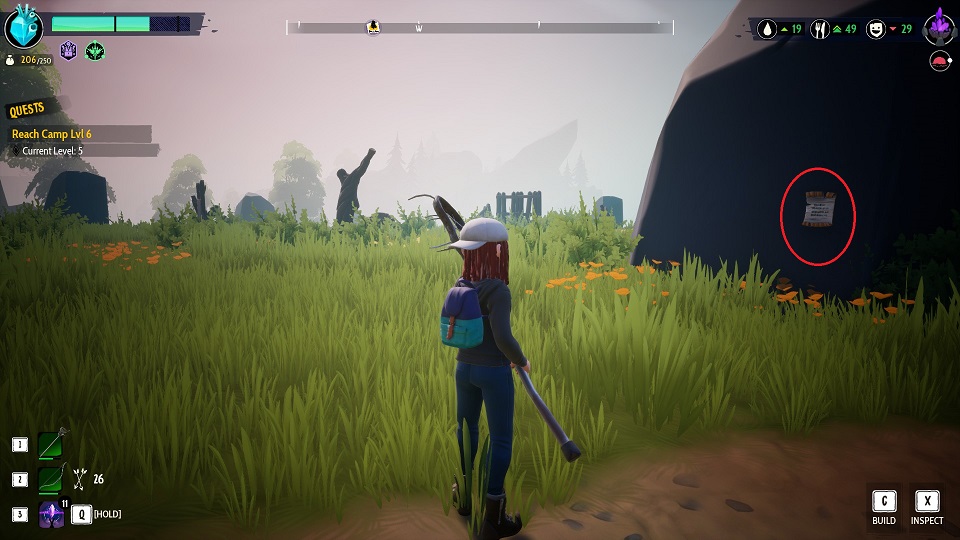This screenshot has height=540, width=960.
Task: Click the compass bar marker
Action: pos(374,28)
